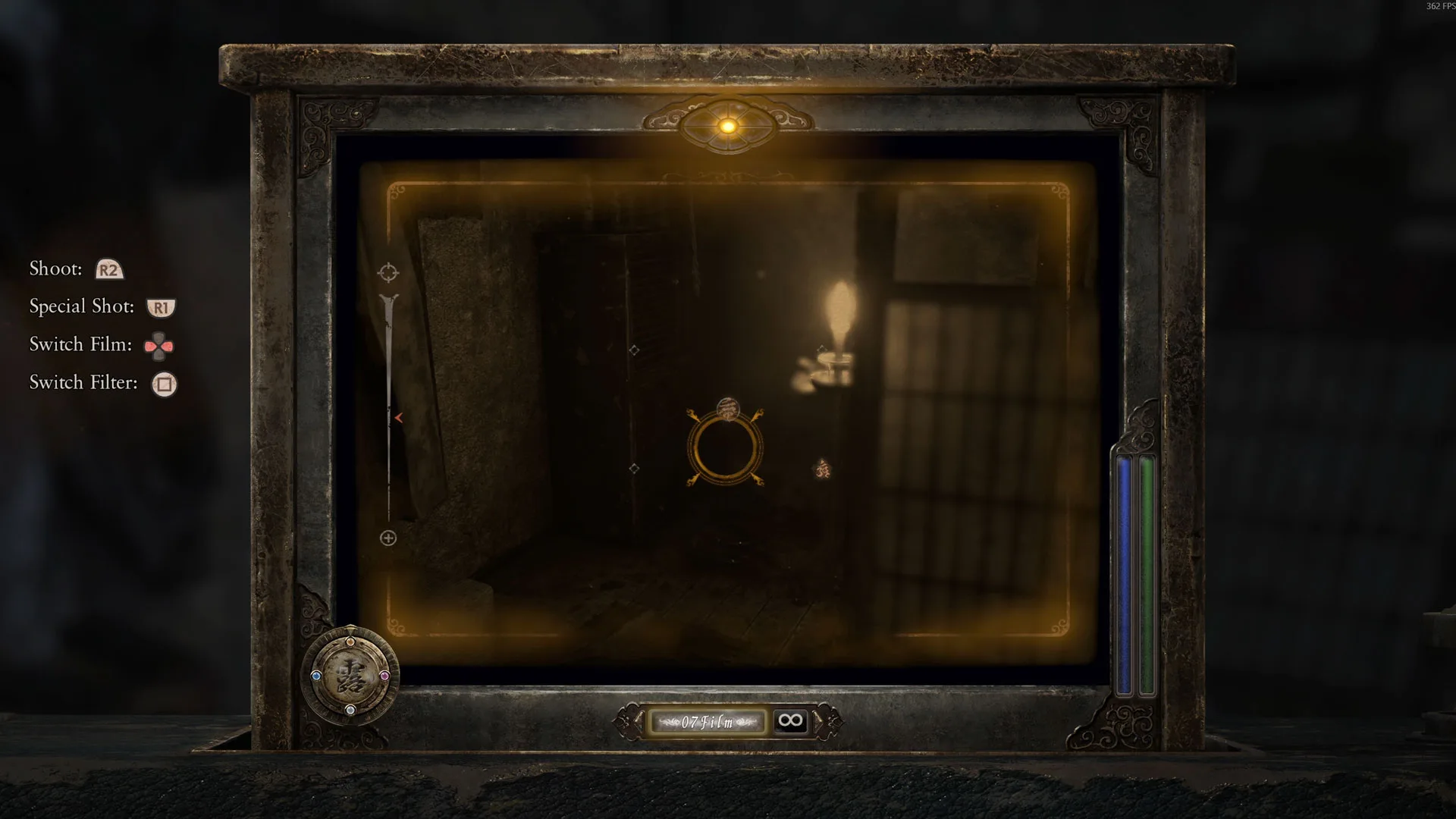Click the crosshair icon above the vertical gauge
This screenshot has height=819, width=1456.
pos(388,272)
